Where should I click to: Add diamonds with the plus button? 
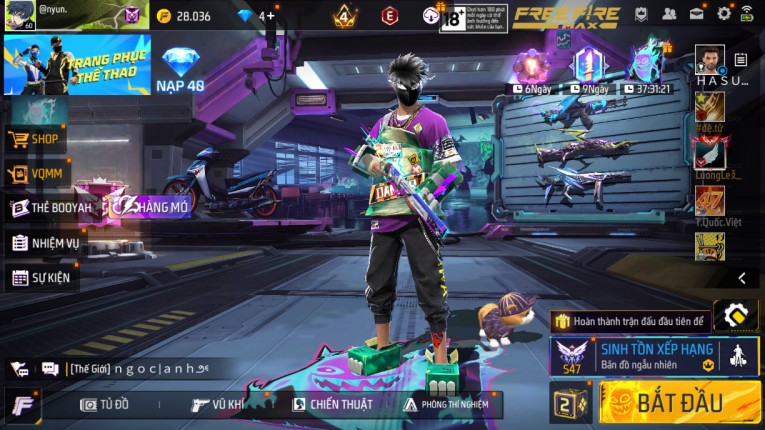[271, 16]
